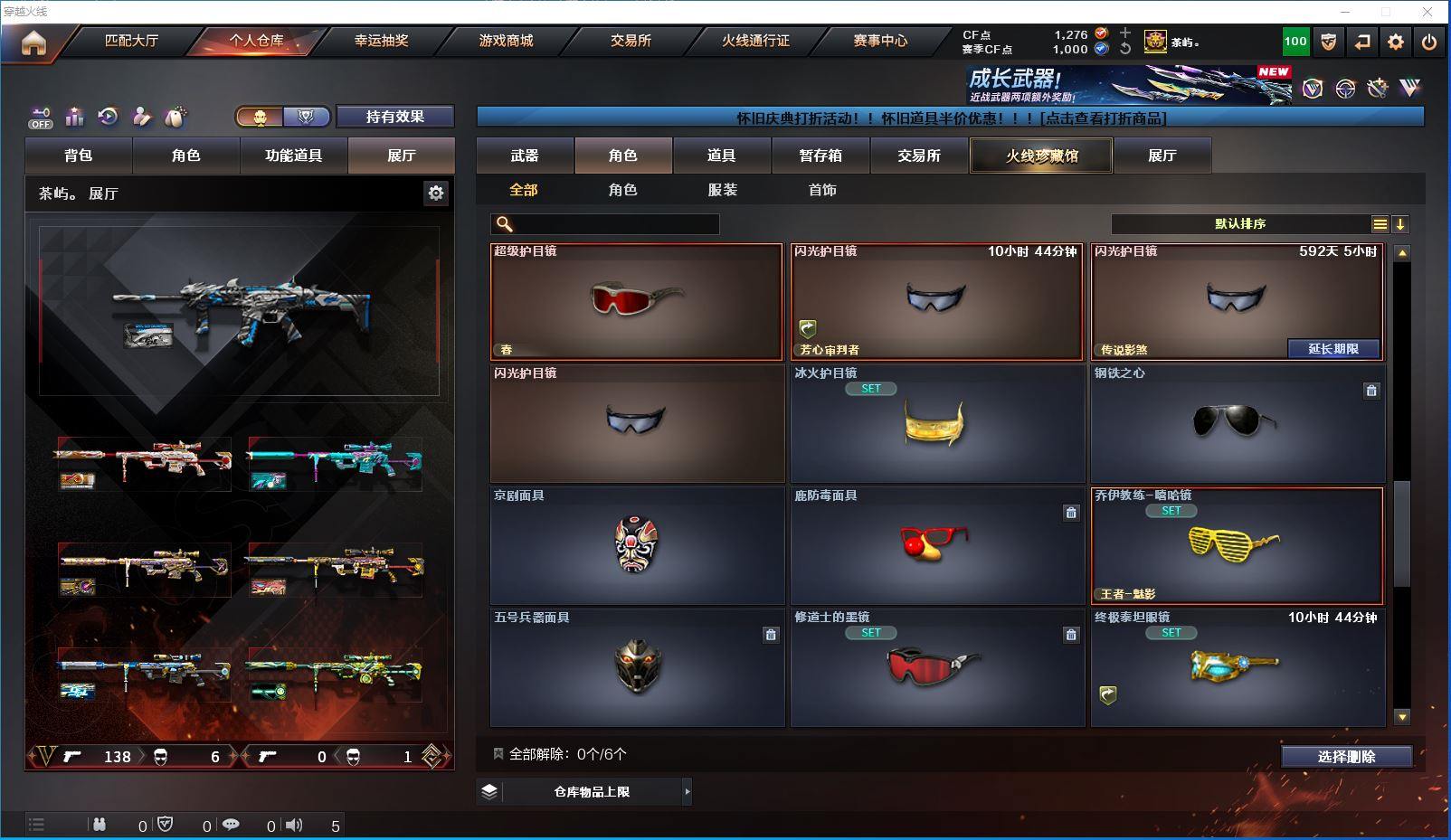Select the 道具 items tab
Screen dimensions: 1451x840
721,156
